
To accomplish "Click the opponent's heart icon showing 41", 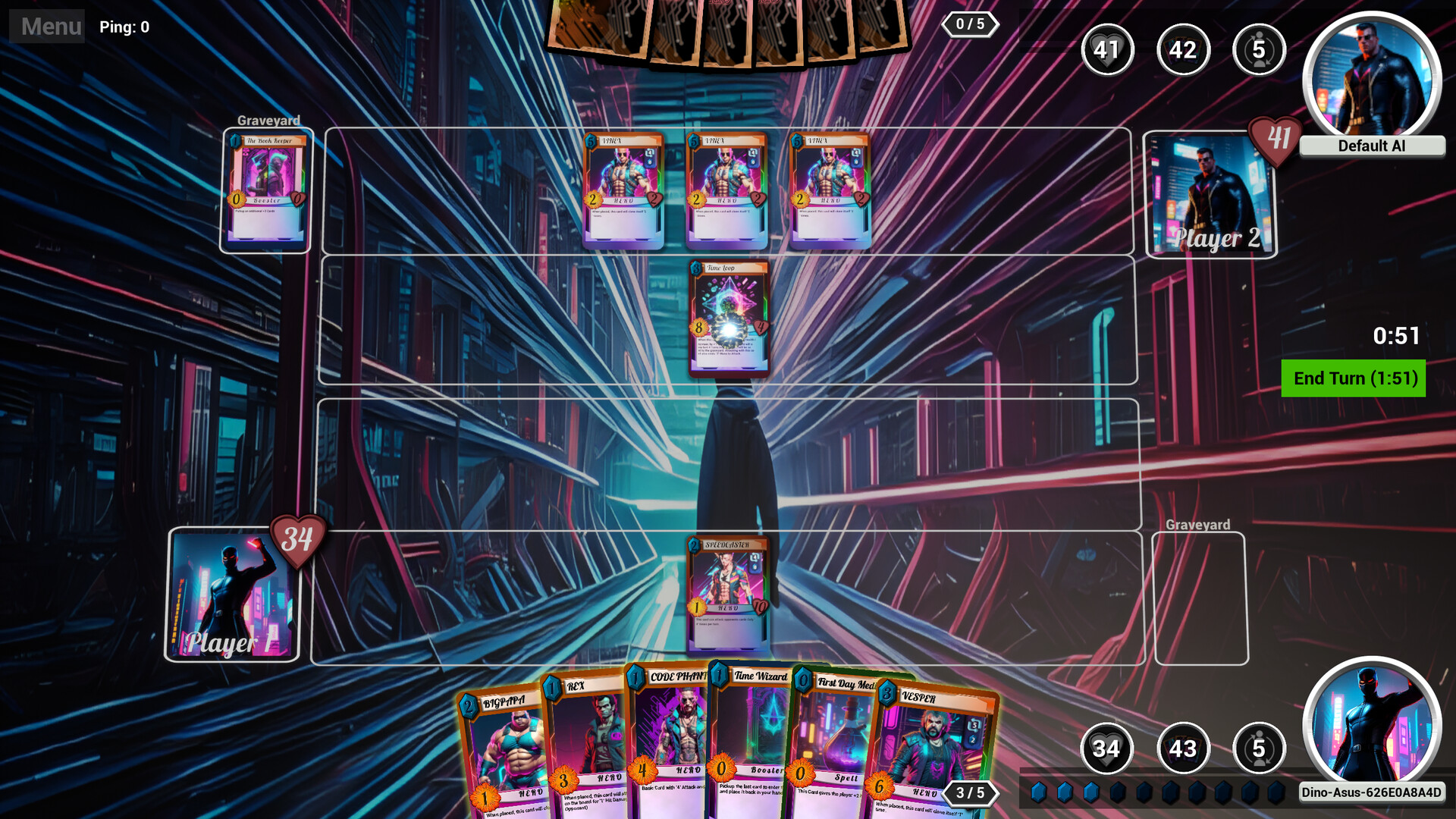I will (x=1107, y=50).
